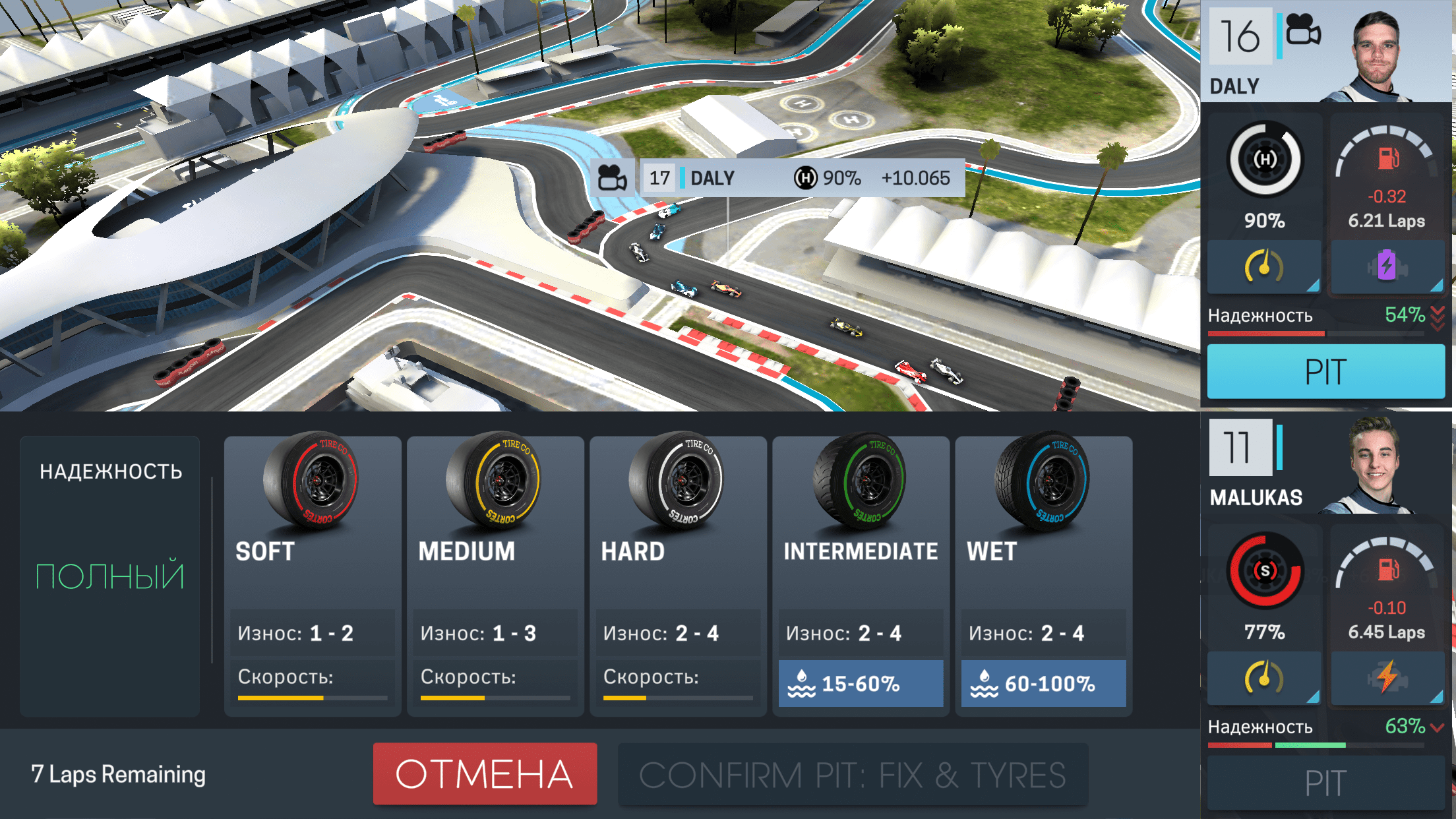The height and width of the screenshot is (819, 1456).
Task: Select Daly's driver portrait
Action: click(1378, 53)
